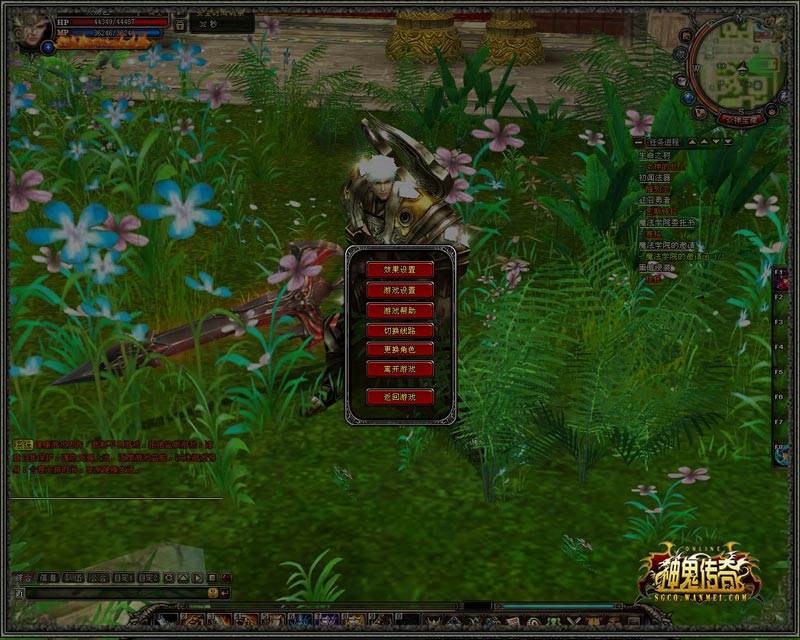The image size is (800, 640).
Task: Switch to the 综合 chat tab
Action: 23,578
